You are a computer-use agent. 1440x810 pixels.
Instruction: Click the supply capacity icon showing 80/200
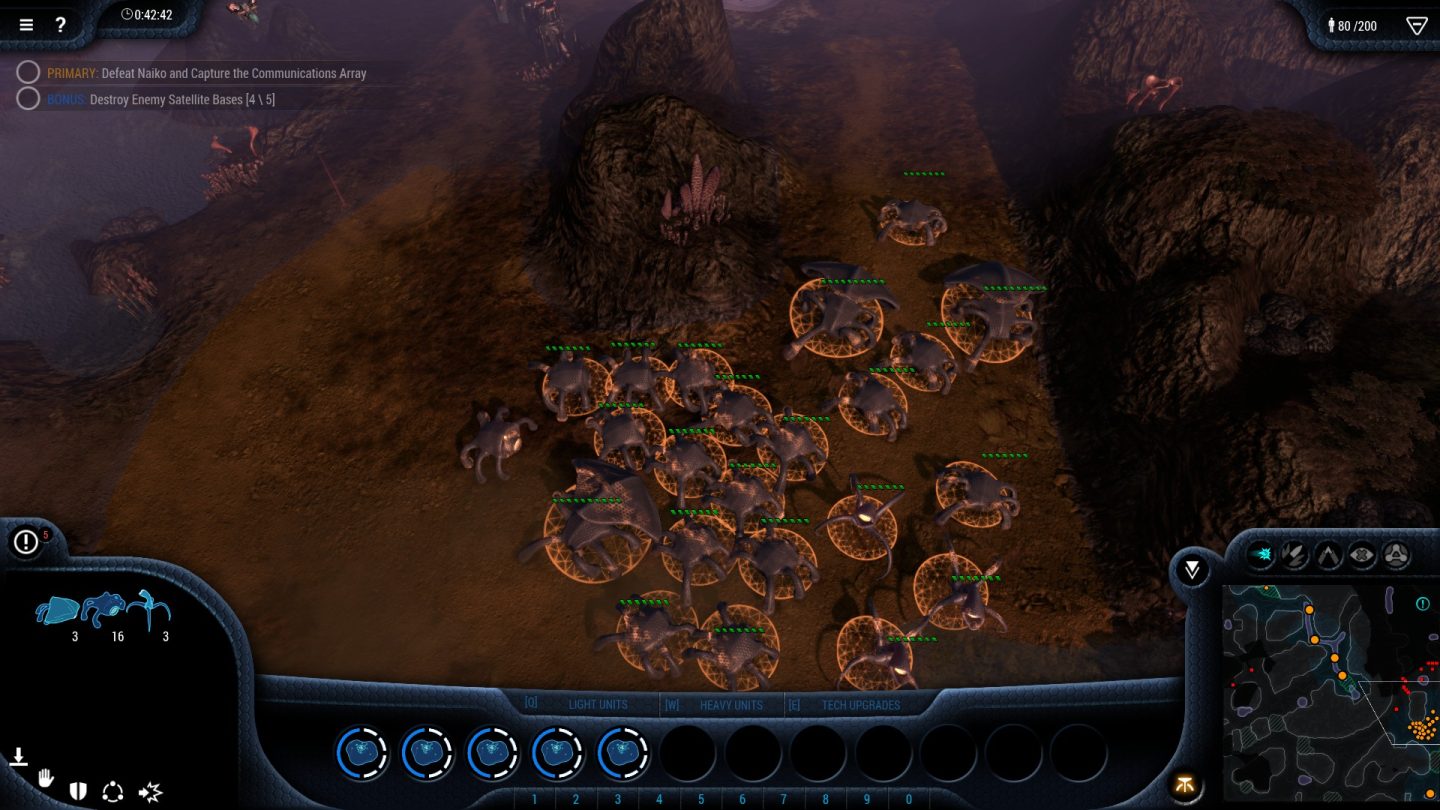1354,25
